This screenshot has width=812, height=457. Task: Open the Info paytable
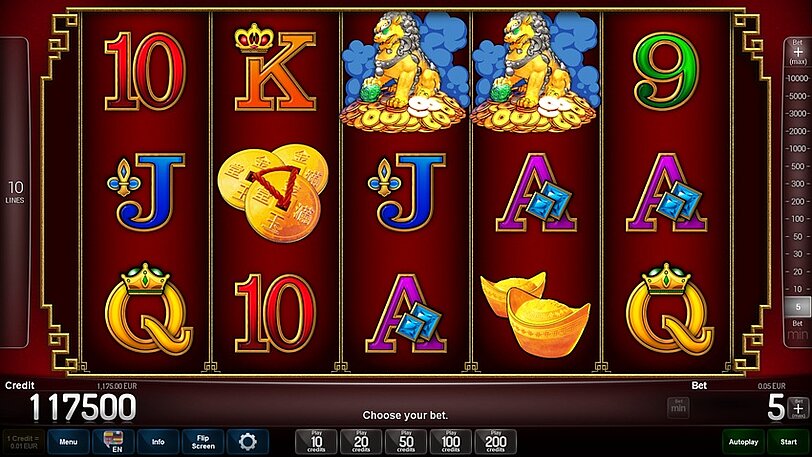pyautogui.click(x=158, y=441)
